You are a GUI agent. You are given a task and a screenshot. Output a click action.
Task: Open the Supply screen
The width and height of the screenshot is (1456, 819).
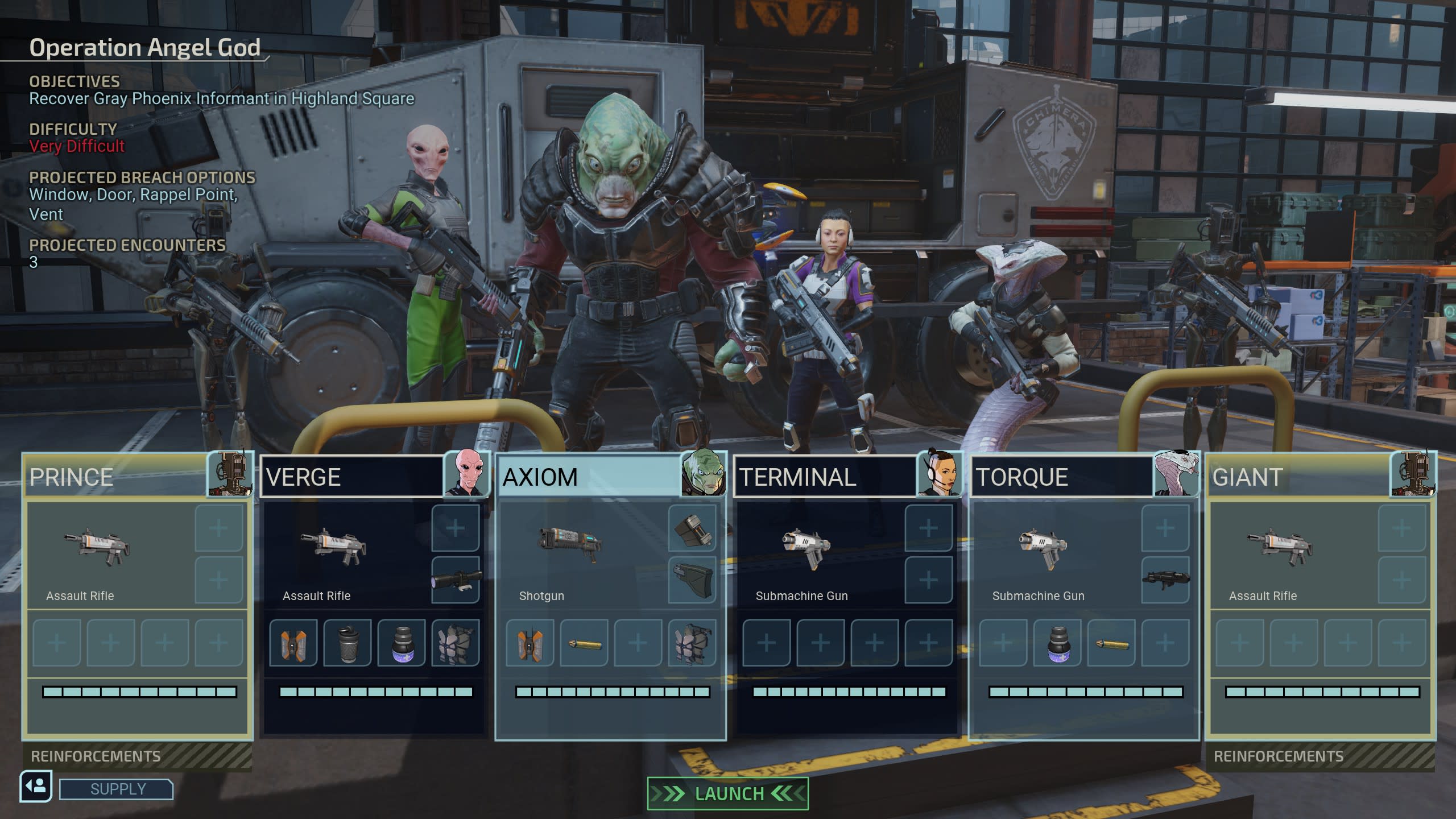(117, 789)
